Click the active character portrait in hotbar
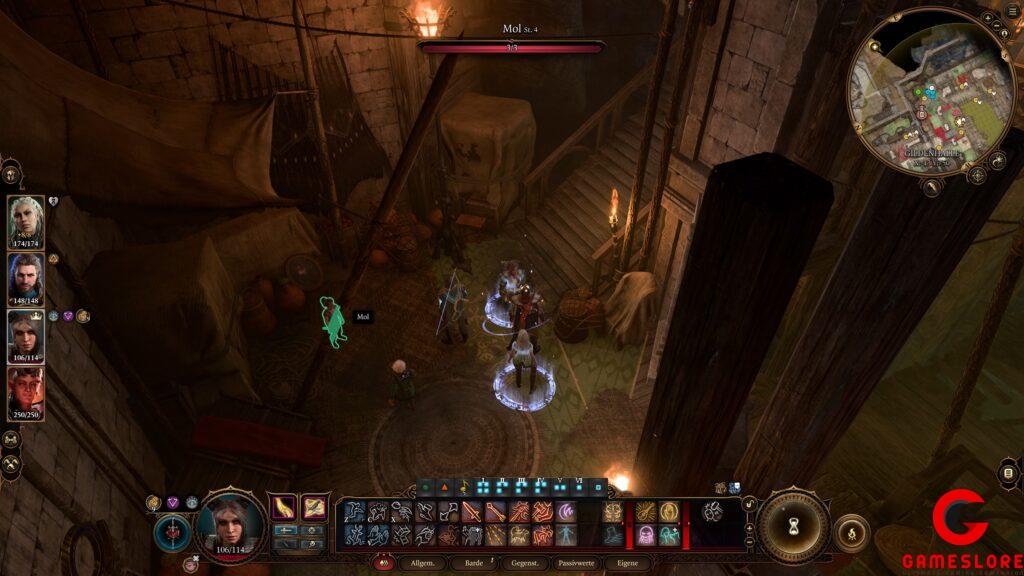 point(230,521)
